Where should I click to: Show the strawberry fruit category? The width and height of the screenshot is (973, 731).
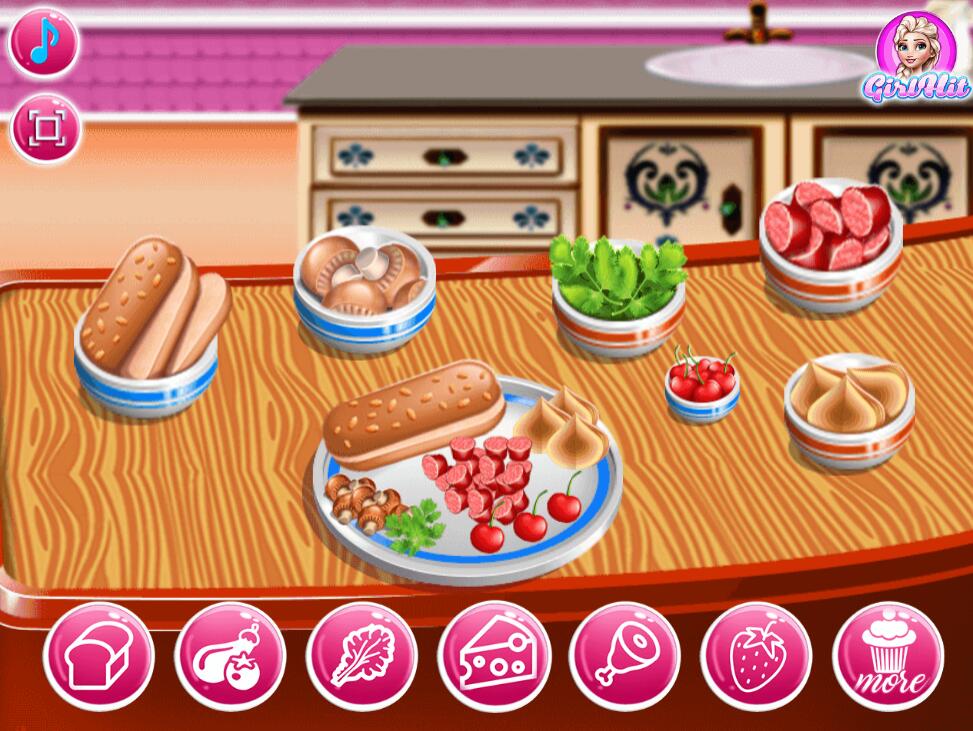(756, 655)
